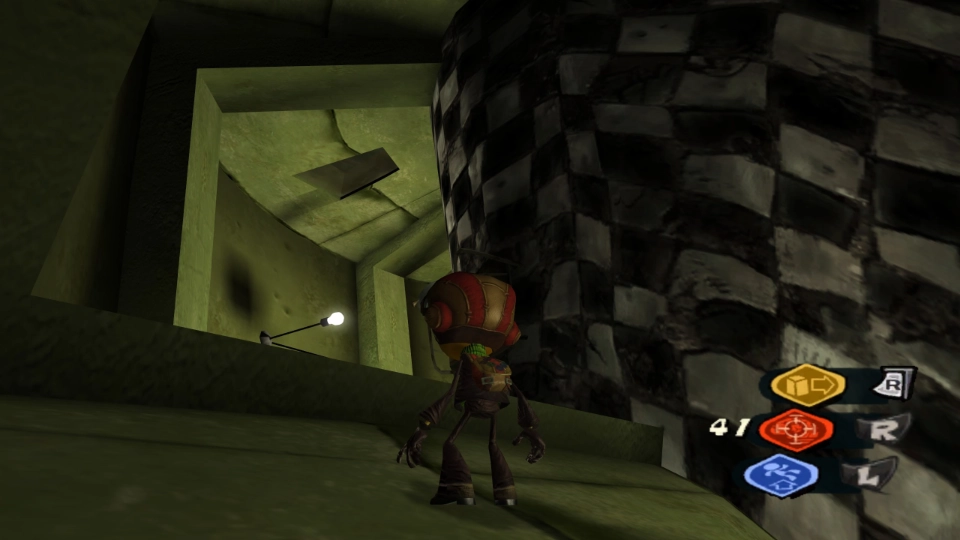960x540 pixels.
Task: Activate the red Marksmanship crosshair badge
Action: click(x=796, y=430)
